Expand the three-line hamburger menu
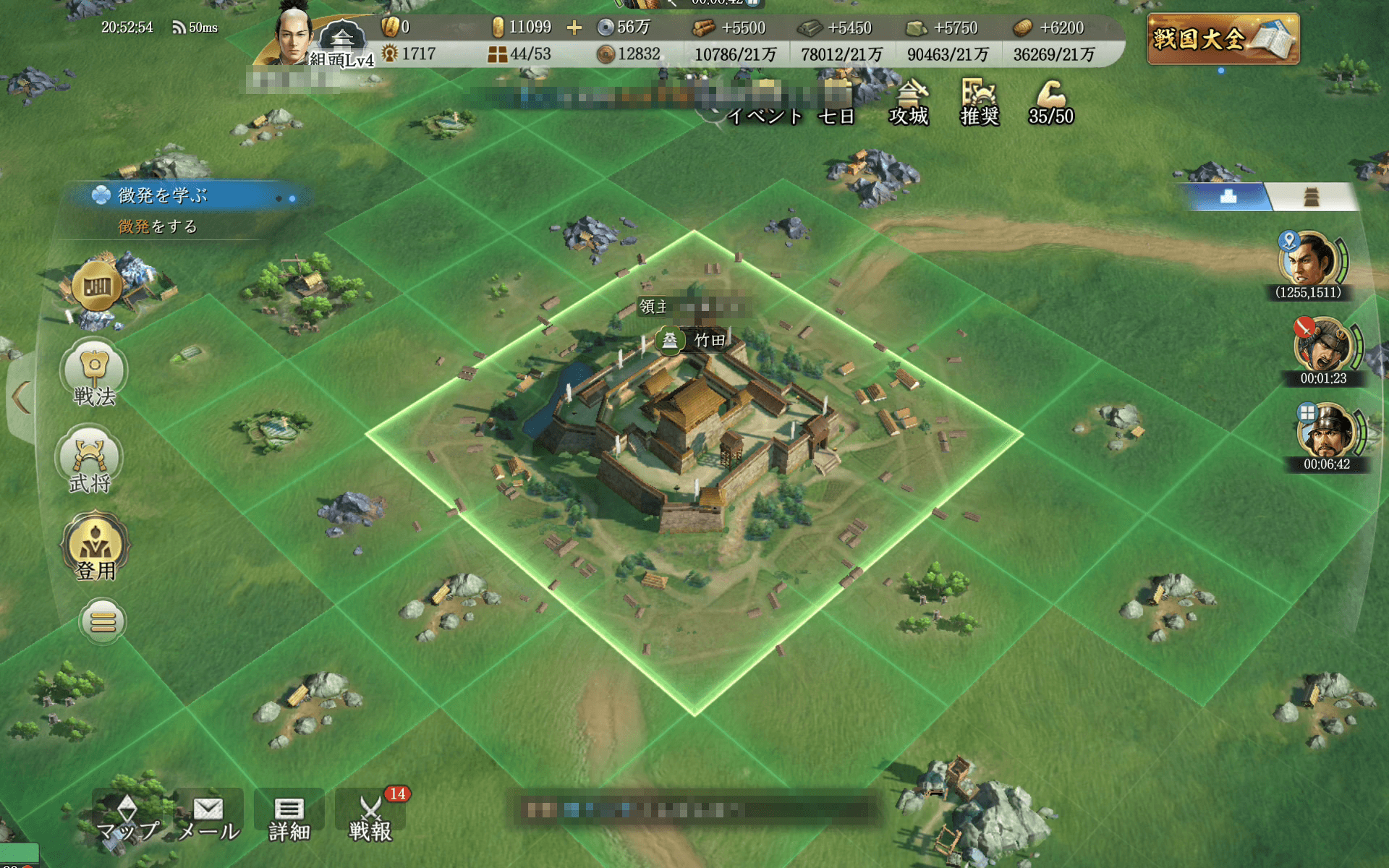This screenshot has height=868, width=1389. tap(103, 621)
